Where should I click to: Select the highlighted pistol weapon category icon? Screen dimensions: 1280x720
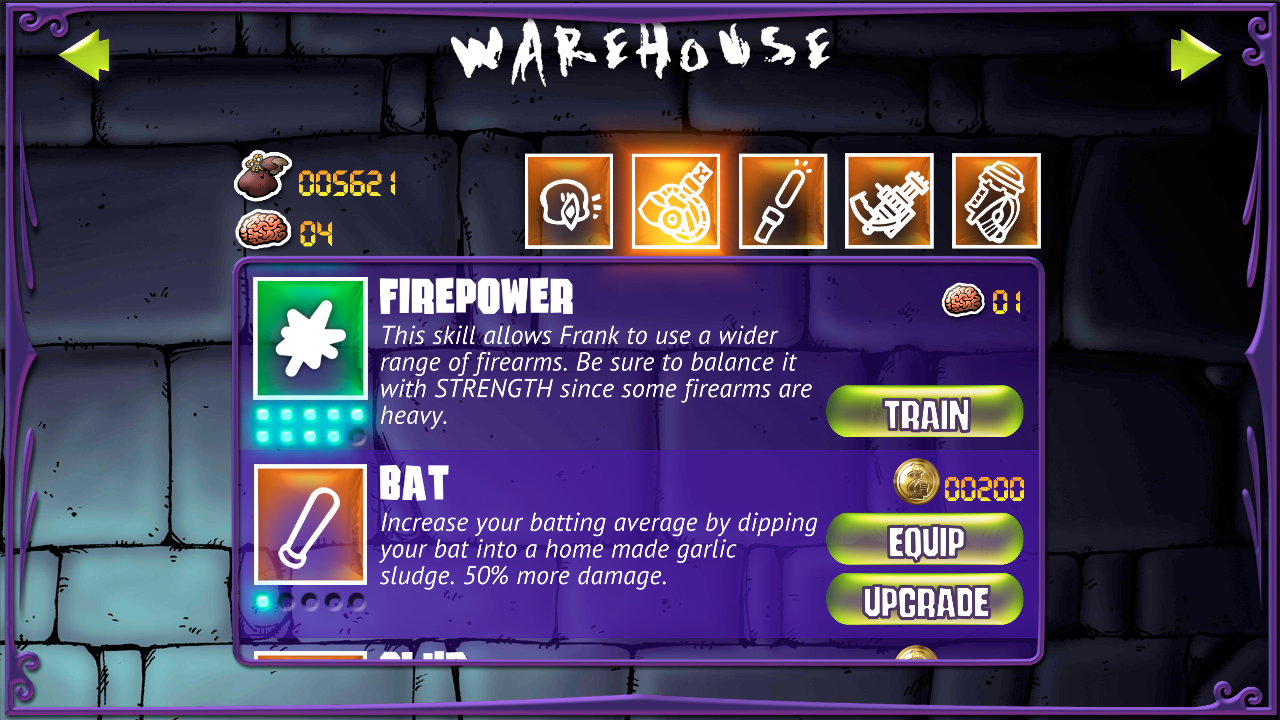coord(676,201)
